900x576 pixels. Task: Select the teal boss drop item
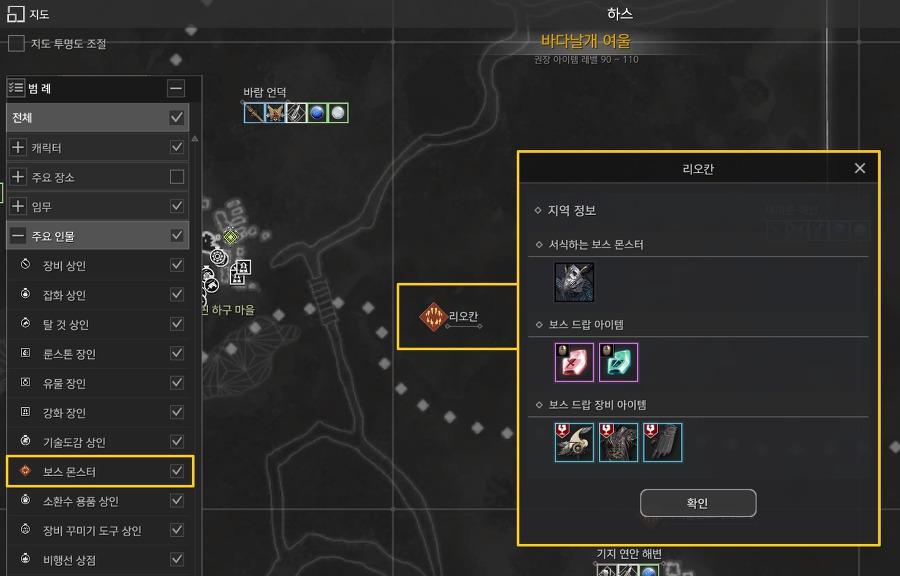tap(618, 362)
